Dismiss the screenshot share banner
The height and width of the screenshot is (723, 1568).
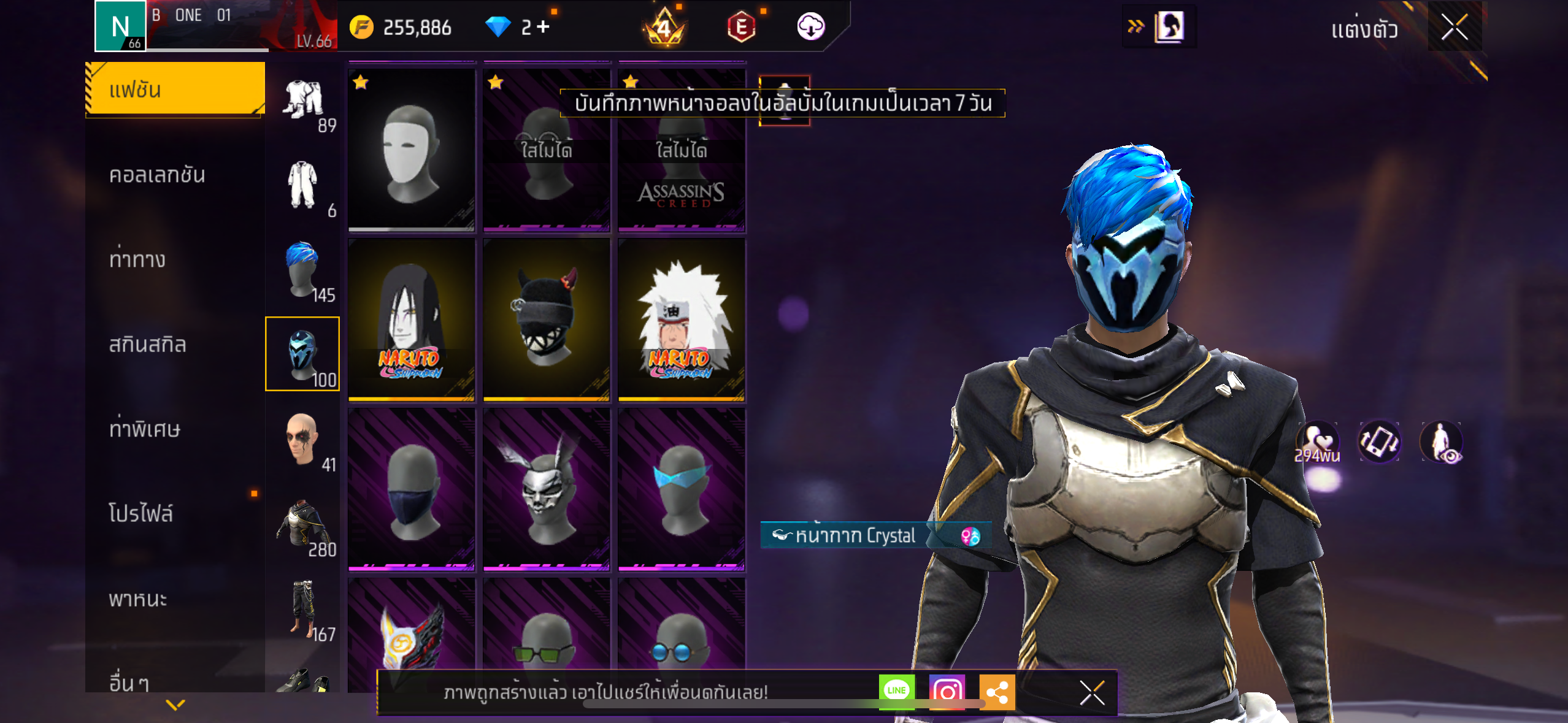pos(1092,693)
